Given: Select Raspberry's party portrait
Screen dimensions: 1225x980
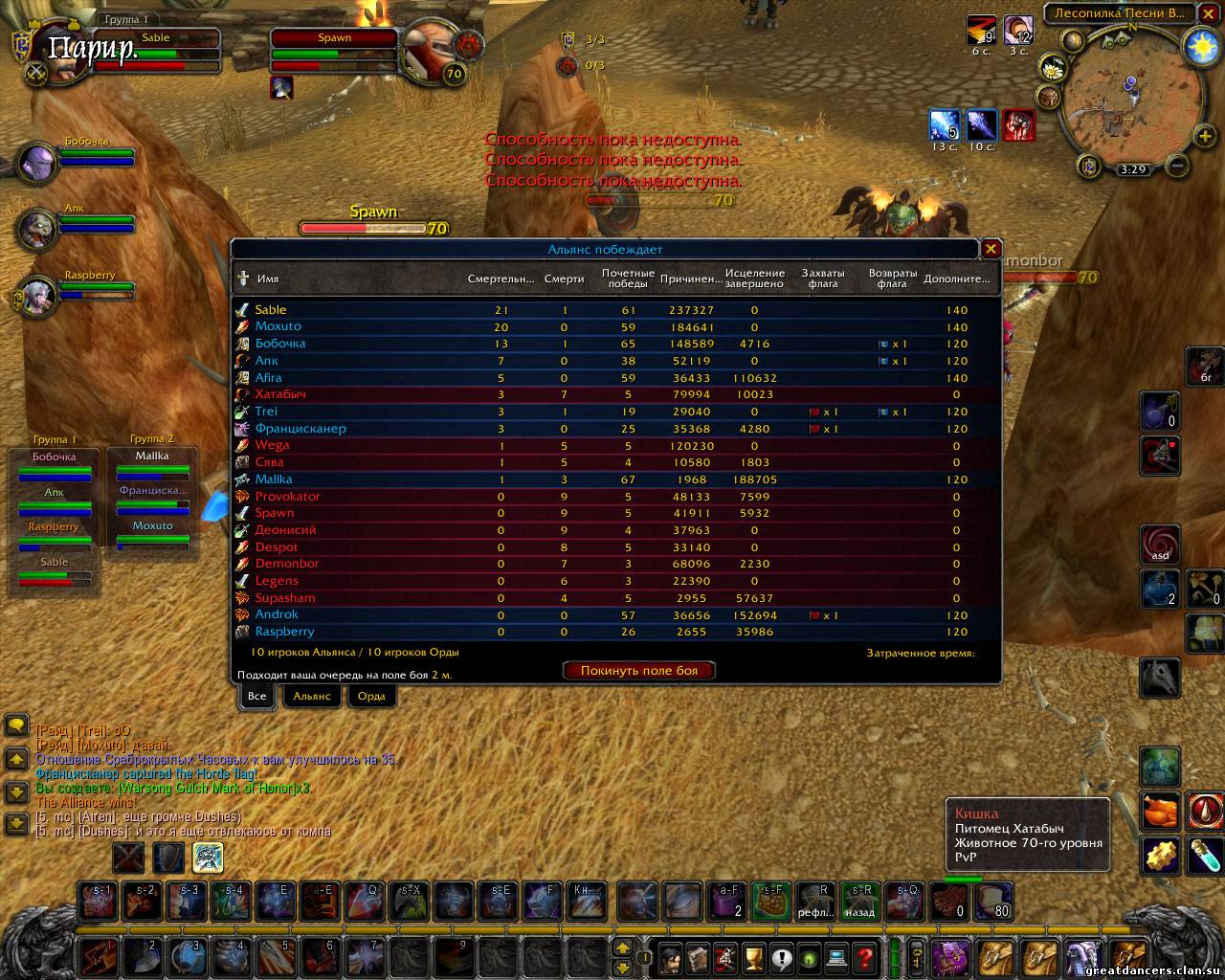Looking at the screenshot, I should click(x=38, y=294).
